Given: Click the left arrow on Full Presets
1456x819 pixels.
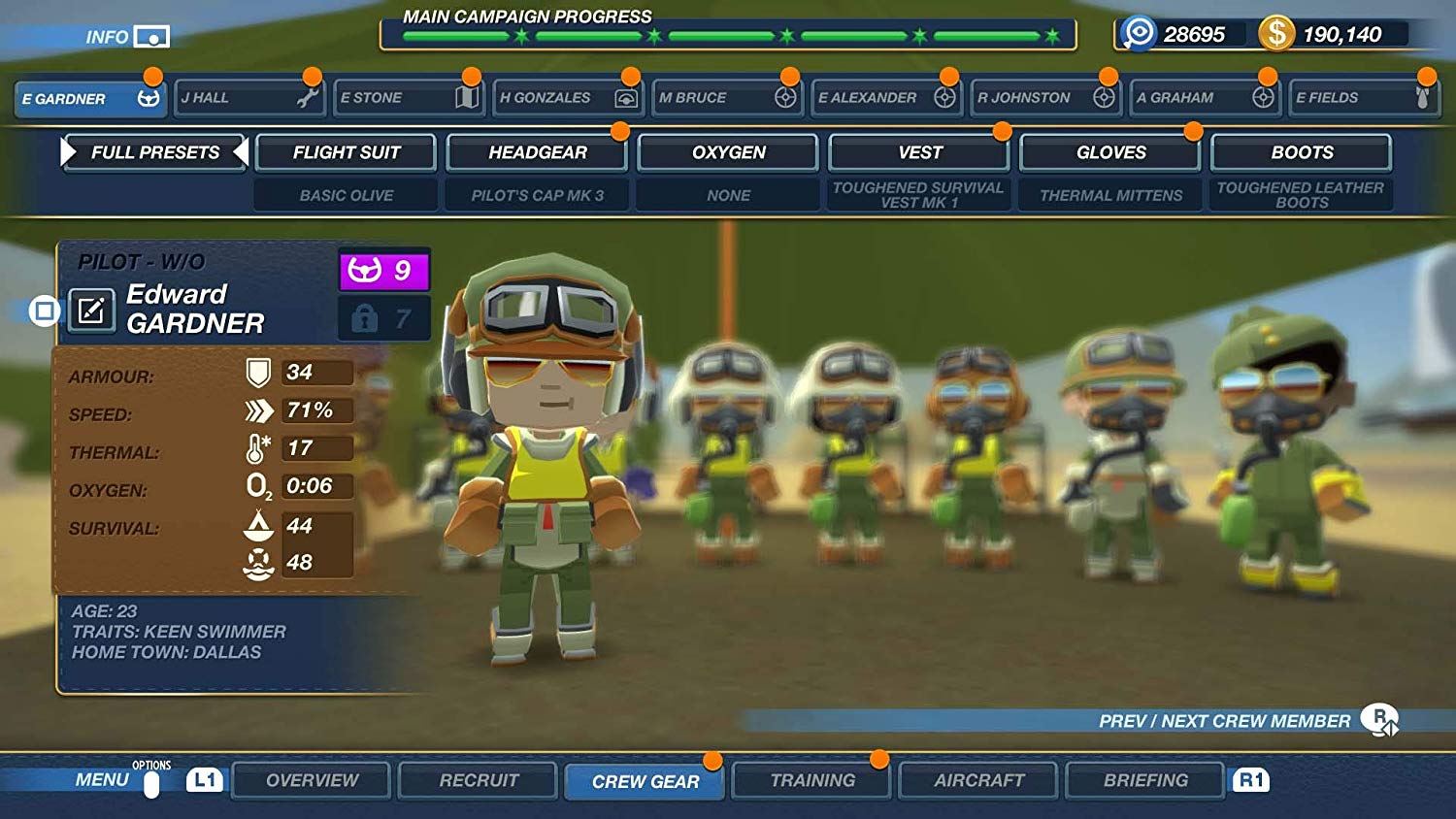Looking at the screenshot, I should pyautogui.click(x=67, y=152).
